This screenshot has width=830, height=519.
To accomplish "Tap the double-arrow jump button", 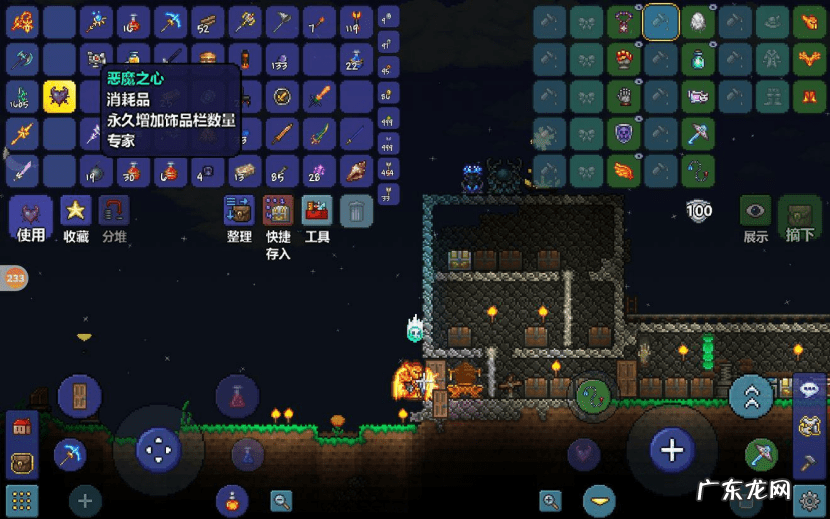I will click(751, 397).
